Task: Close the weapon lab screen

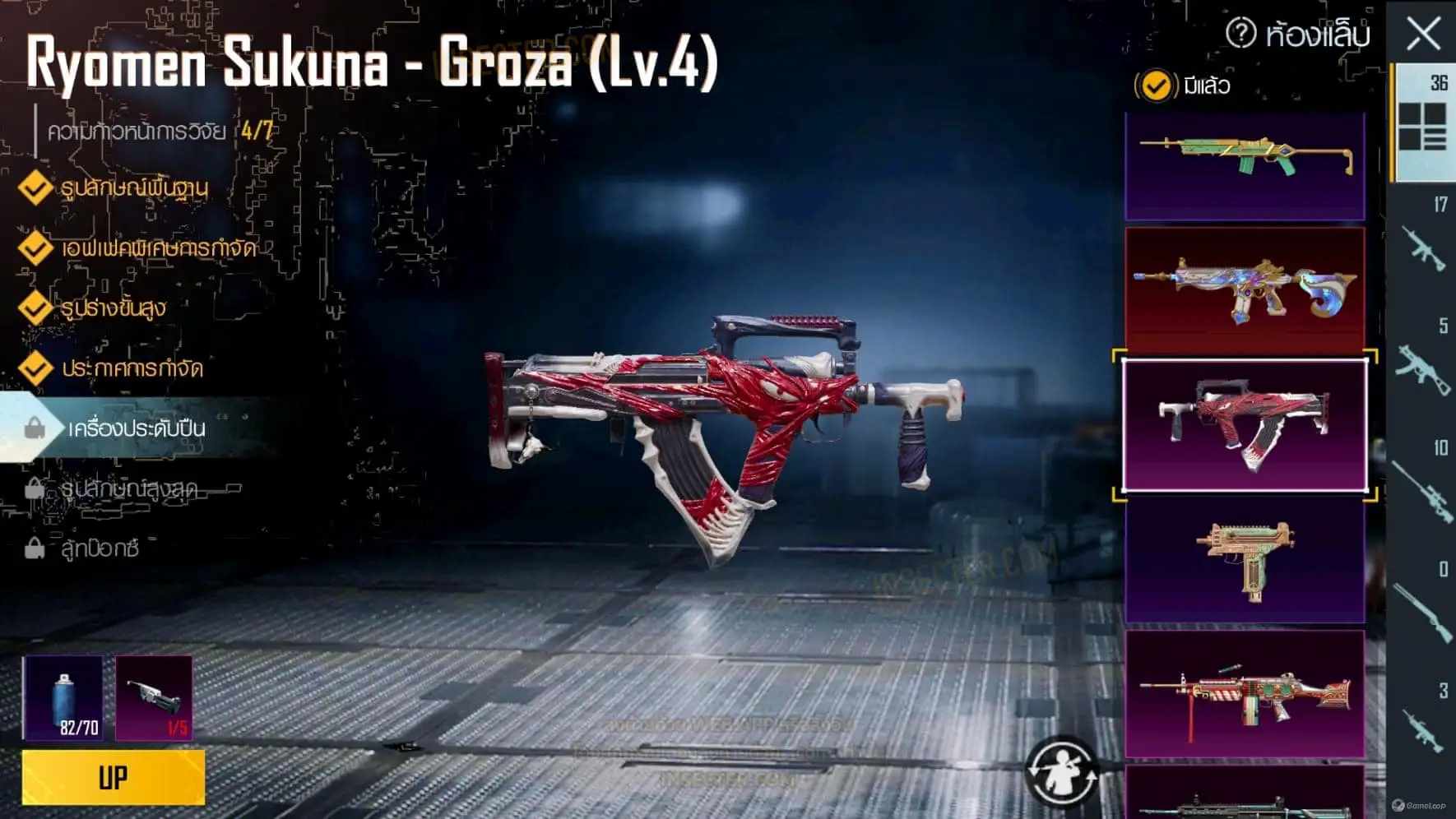Action: 1423,35
